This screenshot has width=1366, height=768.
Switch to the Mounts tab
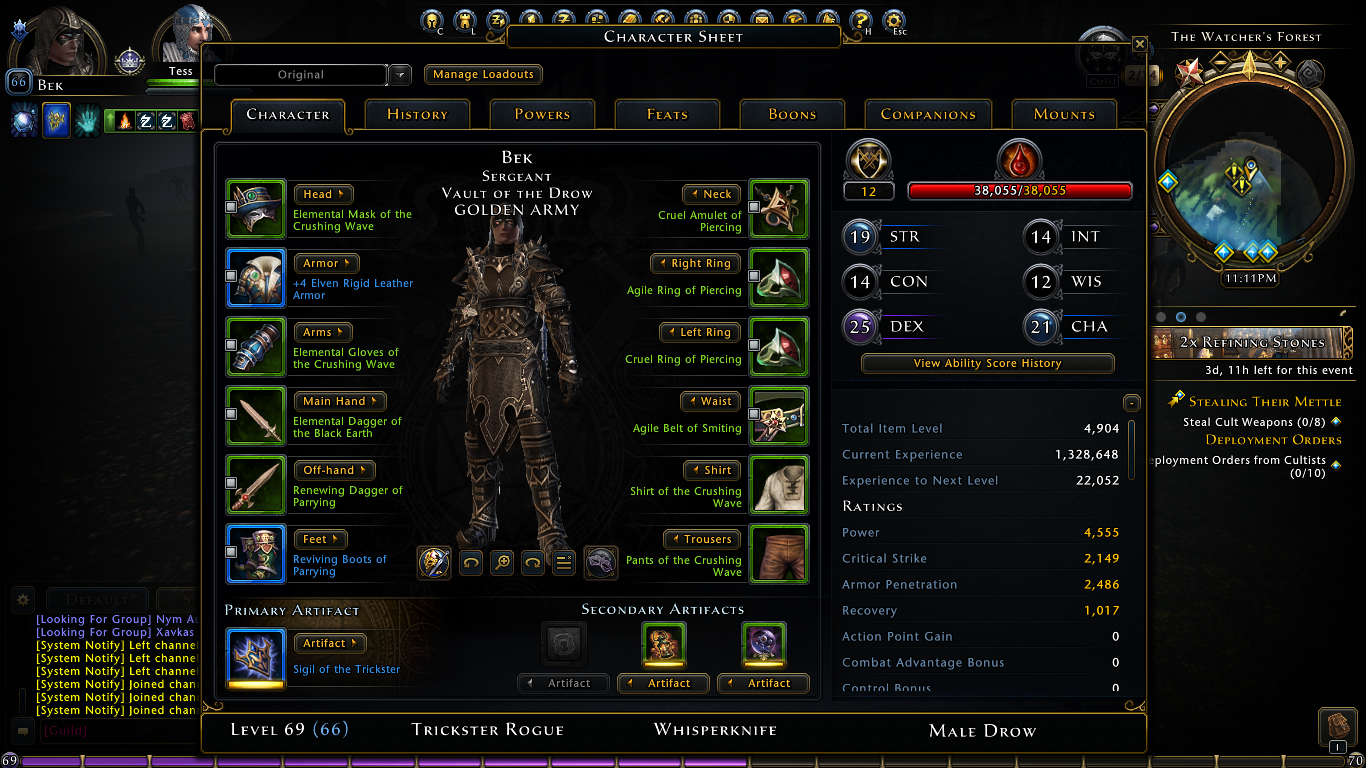point(1064,115)
